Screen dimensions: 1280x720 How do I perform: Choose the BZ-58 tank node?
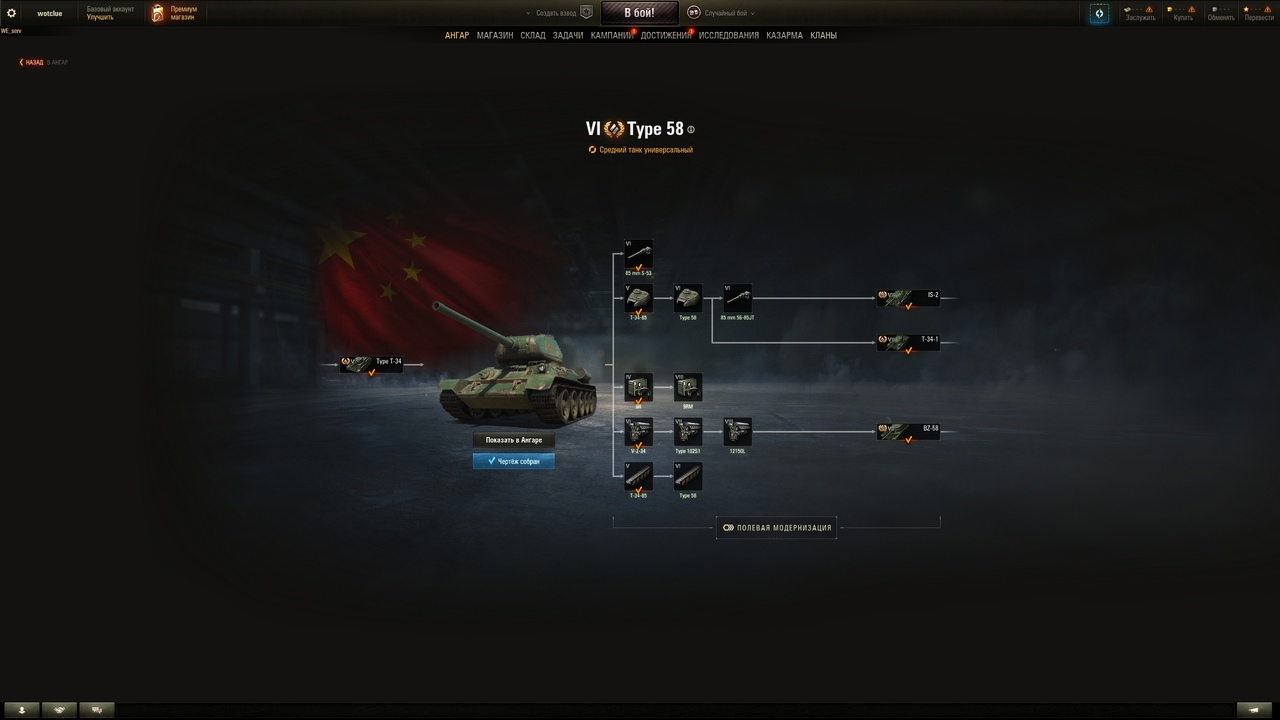coord(908,431)
